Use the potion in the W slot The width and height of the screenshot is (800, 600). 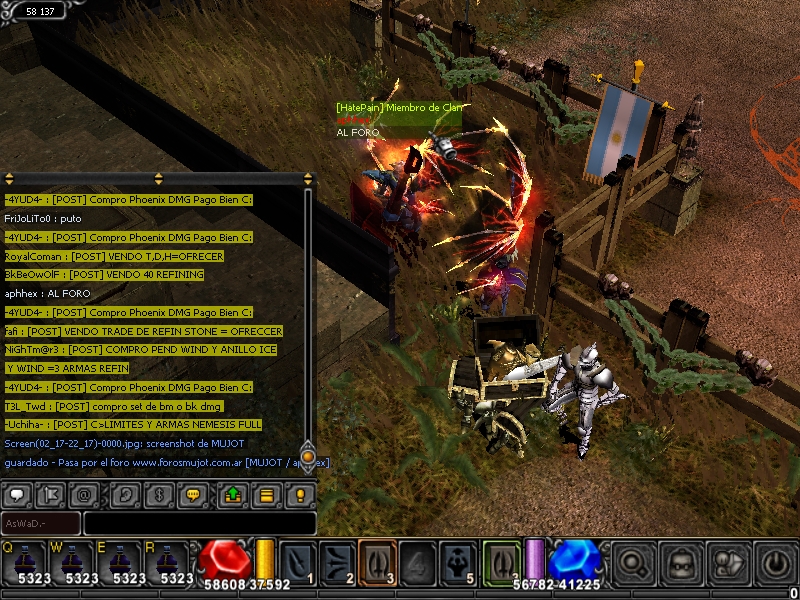[74, 564]
